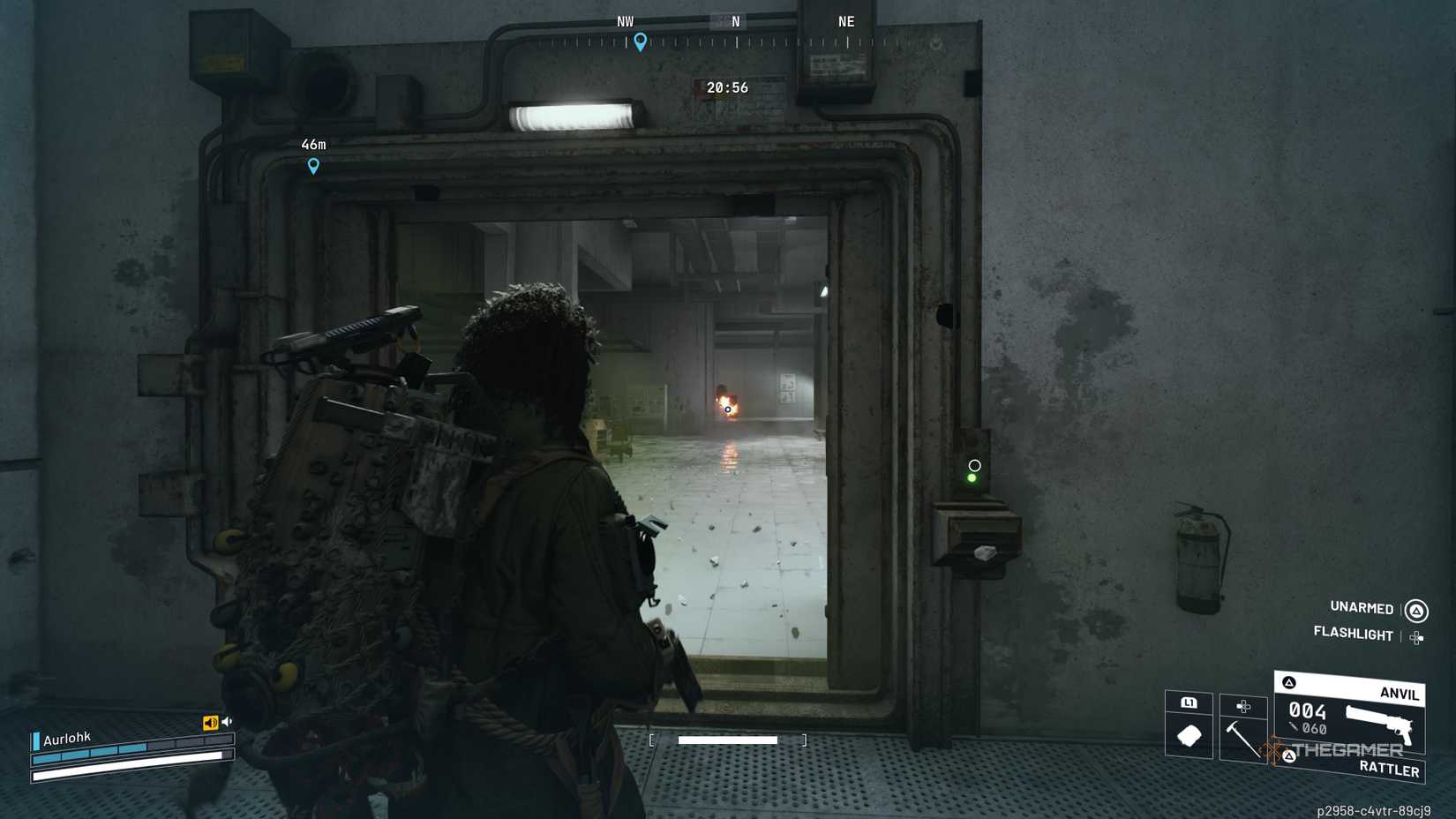Select the ammo icon beside the 060 count

point(1294,726)
